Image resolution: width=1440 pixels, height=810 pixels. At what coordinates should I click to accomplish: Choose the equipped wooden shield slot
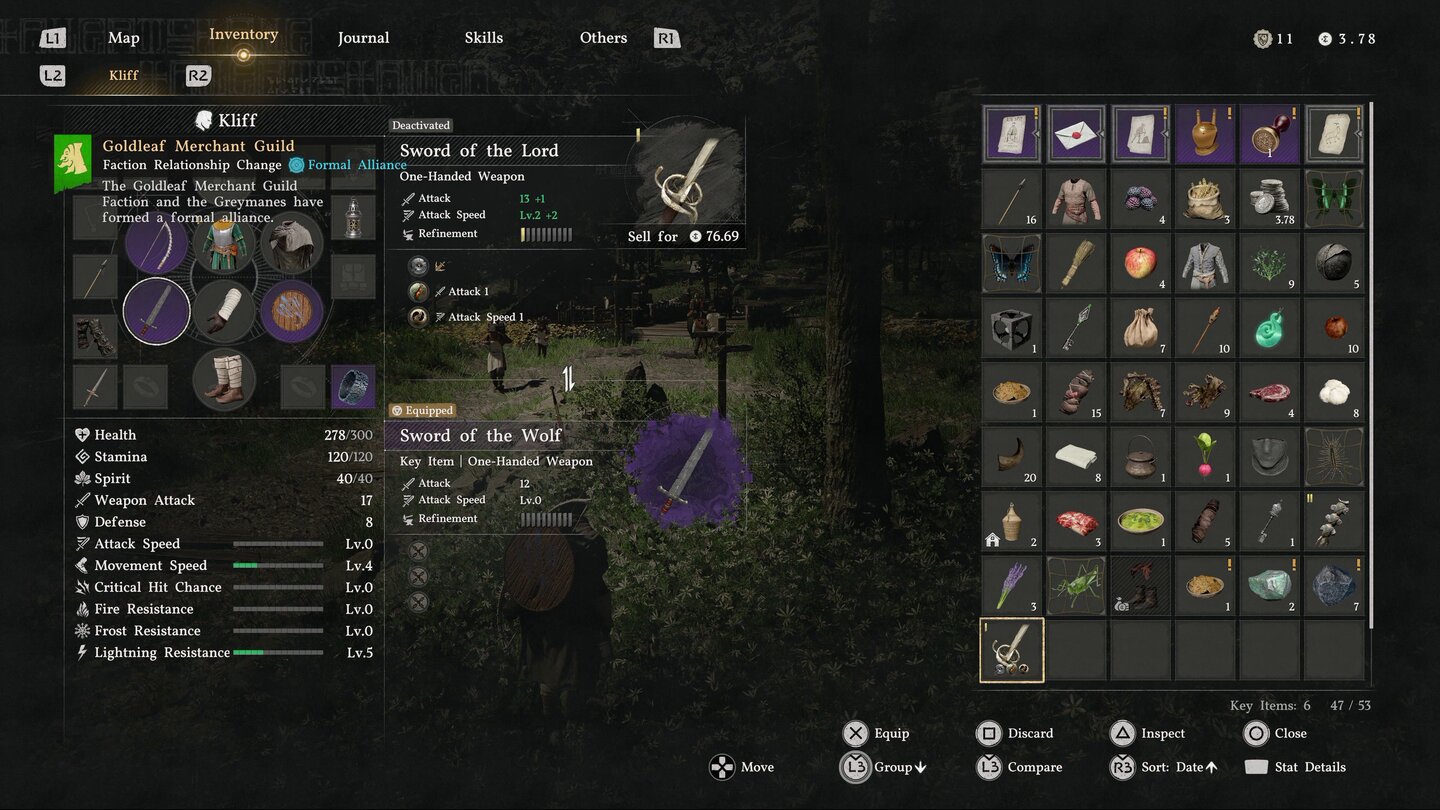pyautogui.click(x=292, y=311)
